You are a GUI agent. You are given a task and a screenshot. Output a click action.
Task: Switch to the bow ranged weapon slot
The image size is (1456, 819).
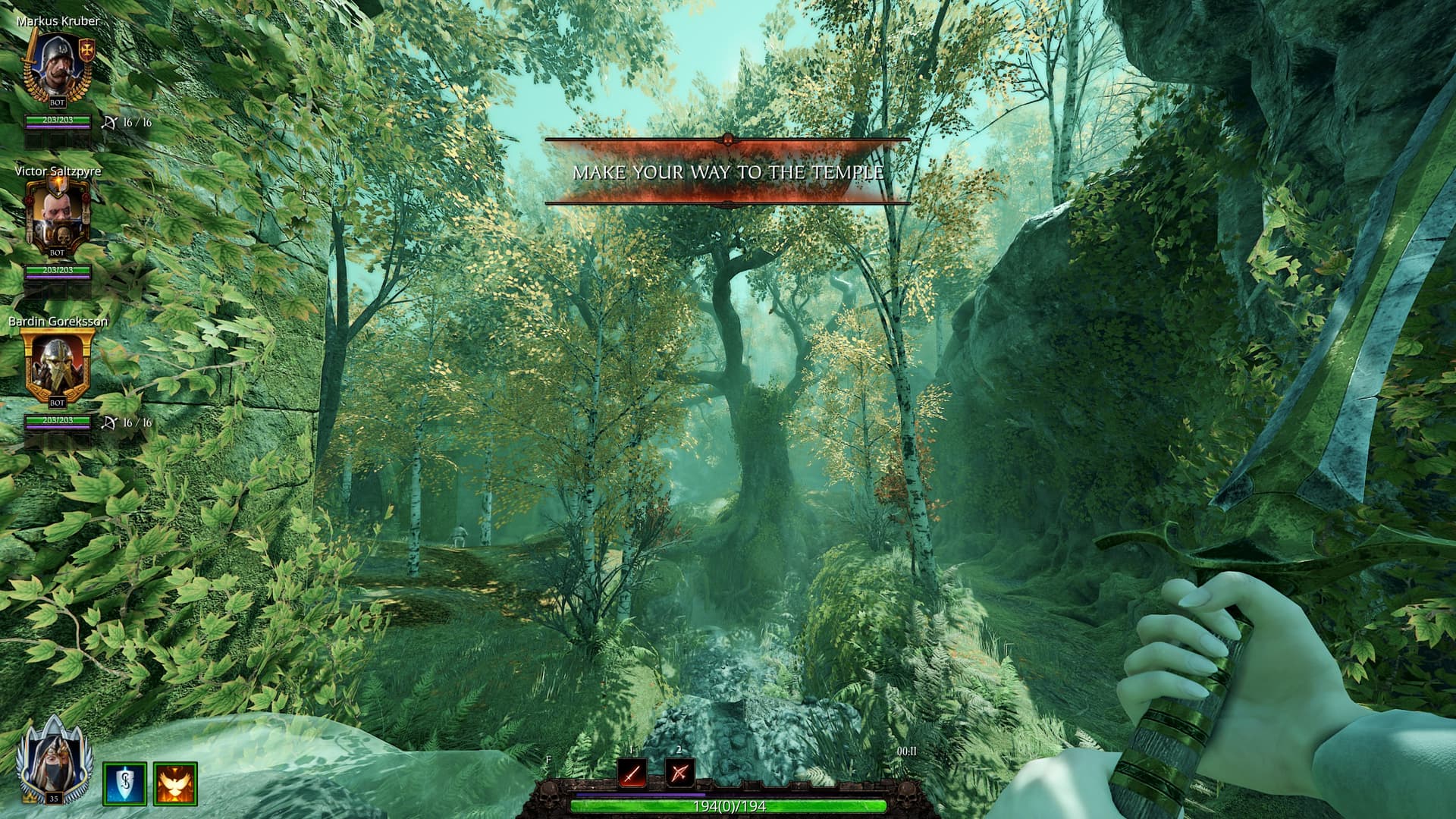(679, 773)
